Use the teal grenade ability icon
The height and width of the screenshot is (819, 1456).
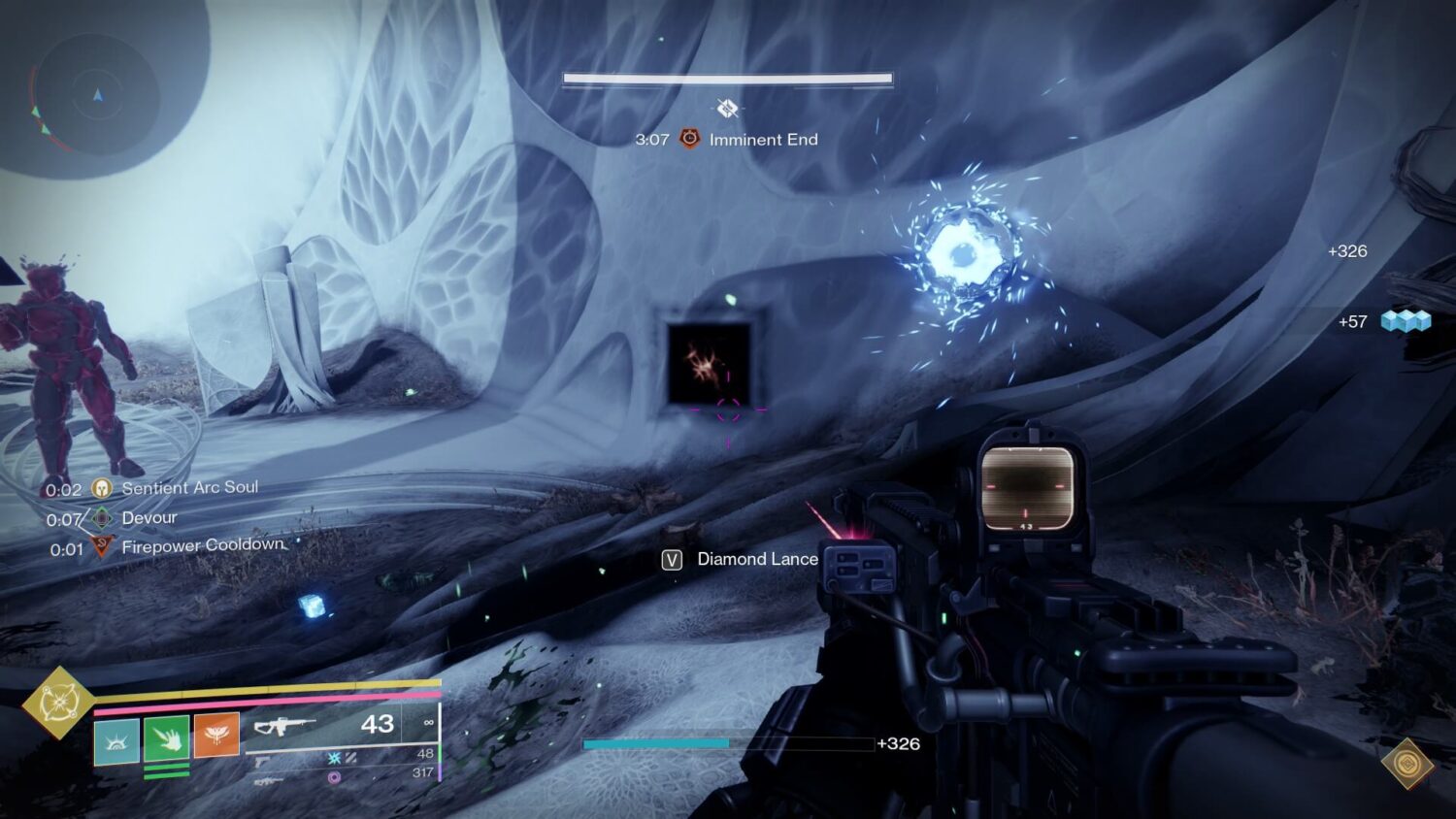pyautogui.click(x=116, y=740)
